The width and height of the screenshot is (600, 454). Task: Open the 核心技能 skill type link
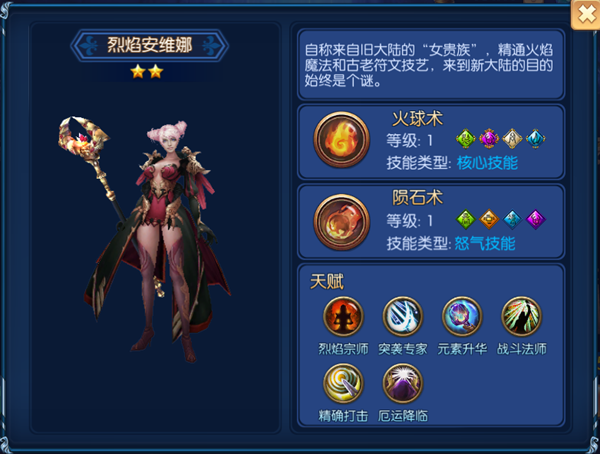(x=487, y=163)
